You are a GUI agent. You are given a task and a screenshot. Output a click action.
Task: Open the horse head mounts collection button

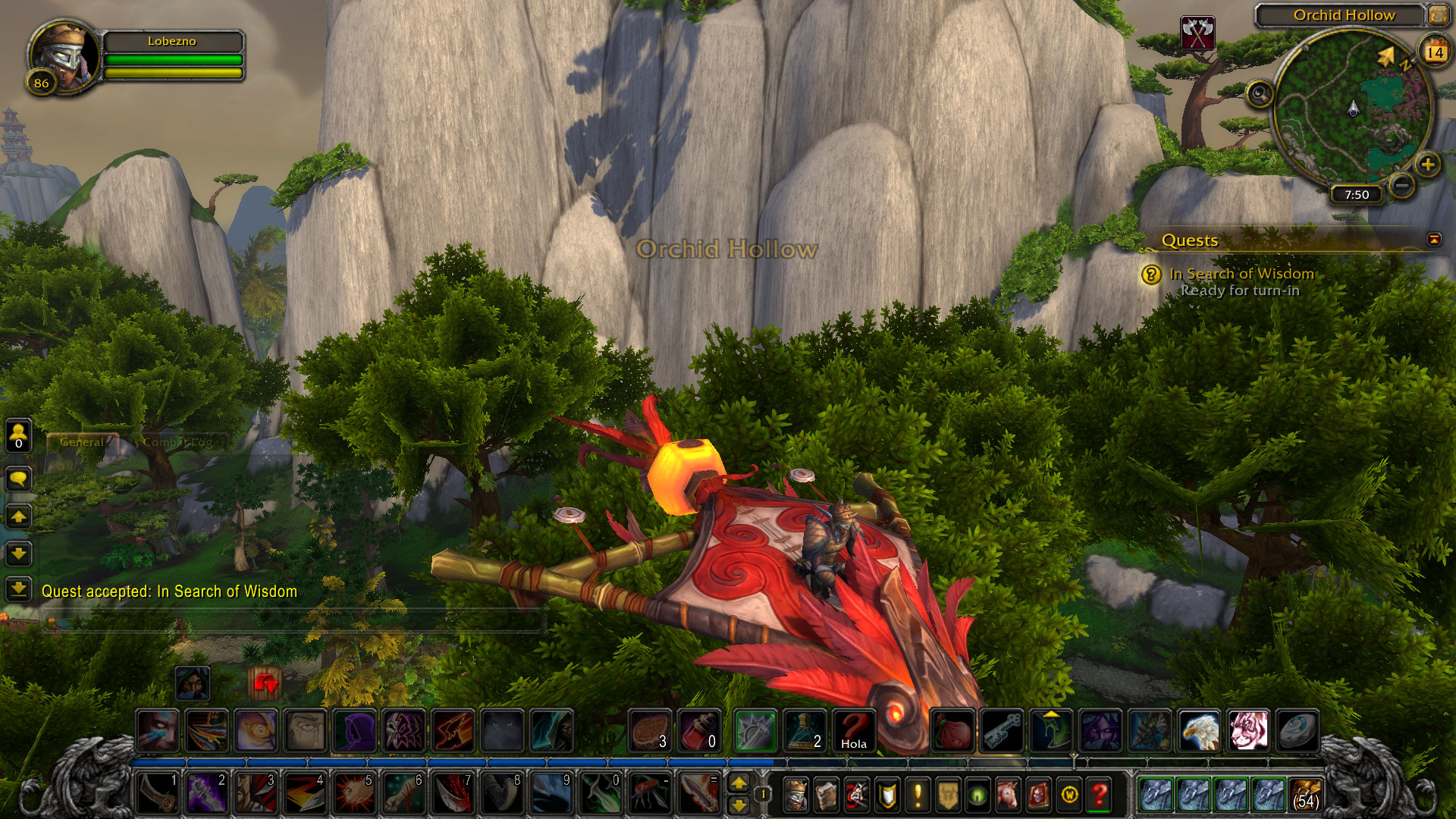click(1008, 795)
